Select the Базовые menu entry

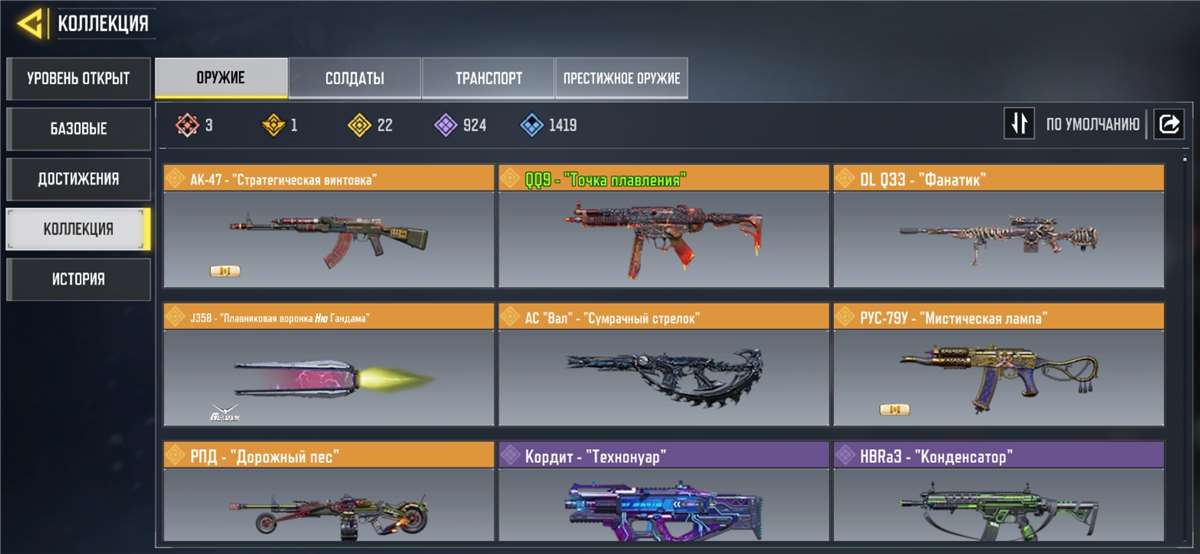click(78, 129)
